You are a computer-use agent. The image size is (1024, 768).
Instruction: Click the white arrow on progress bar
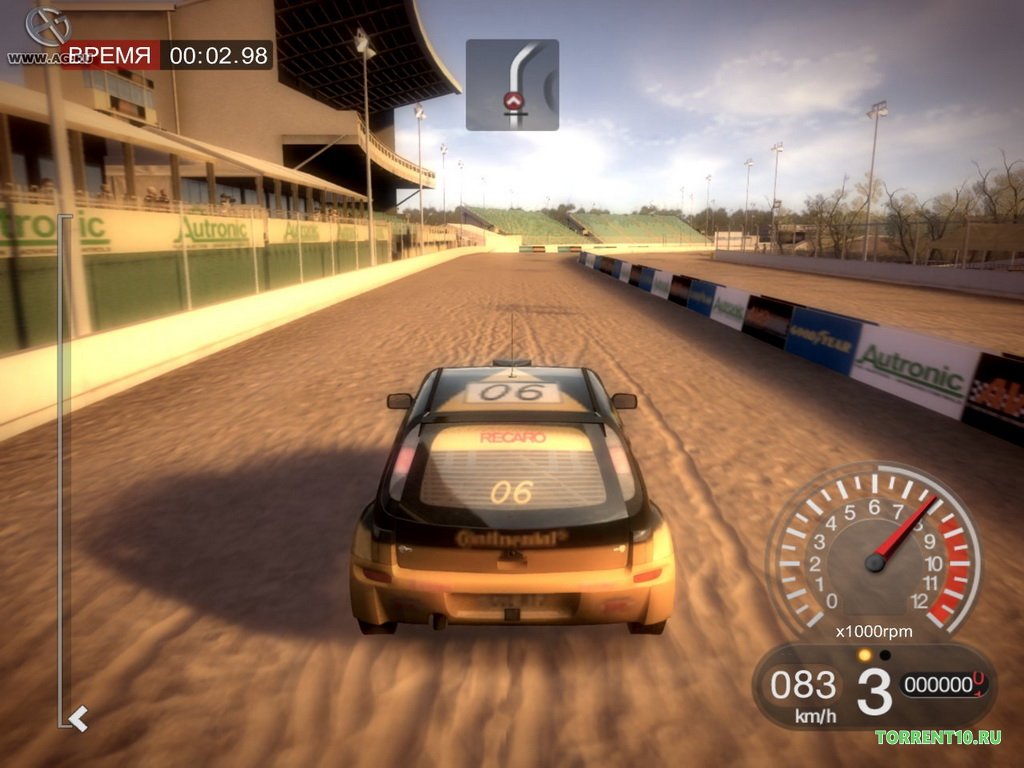(x=78, y=716)
